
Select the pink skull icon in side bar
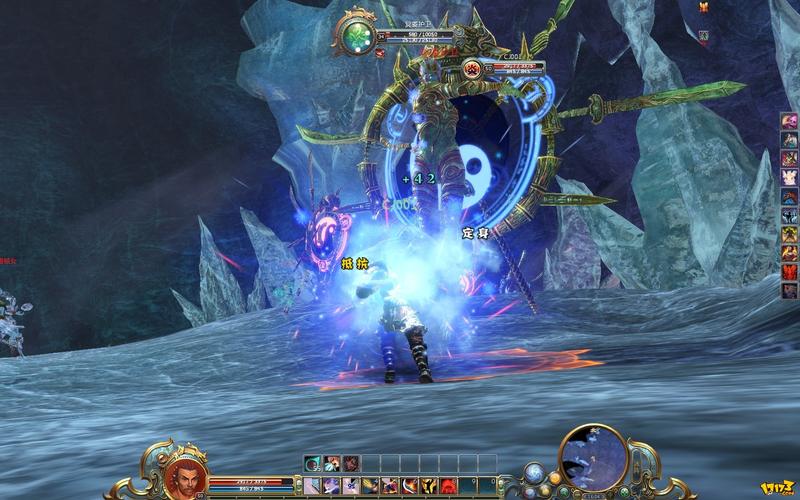[789, 121]
